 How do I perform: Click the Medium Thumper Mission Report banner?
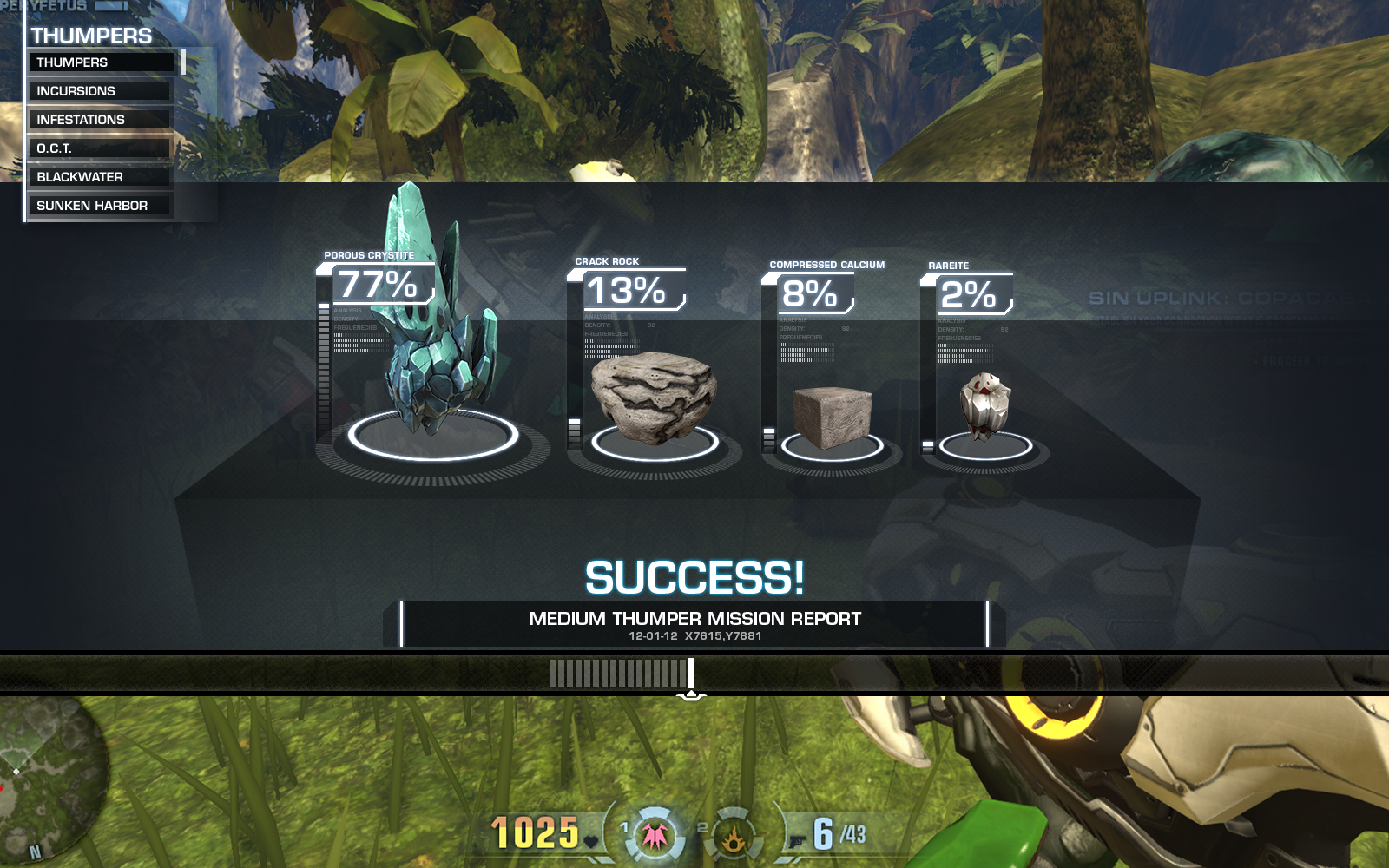tap(694, 624)
